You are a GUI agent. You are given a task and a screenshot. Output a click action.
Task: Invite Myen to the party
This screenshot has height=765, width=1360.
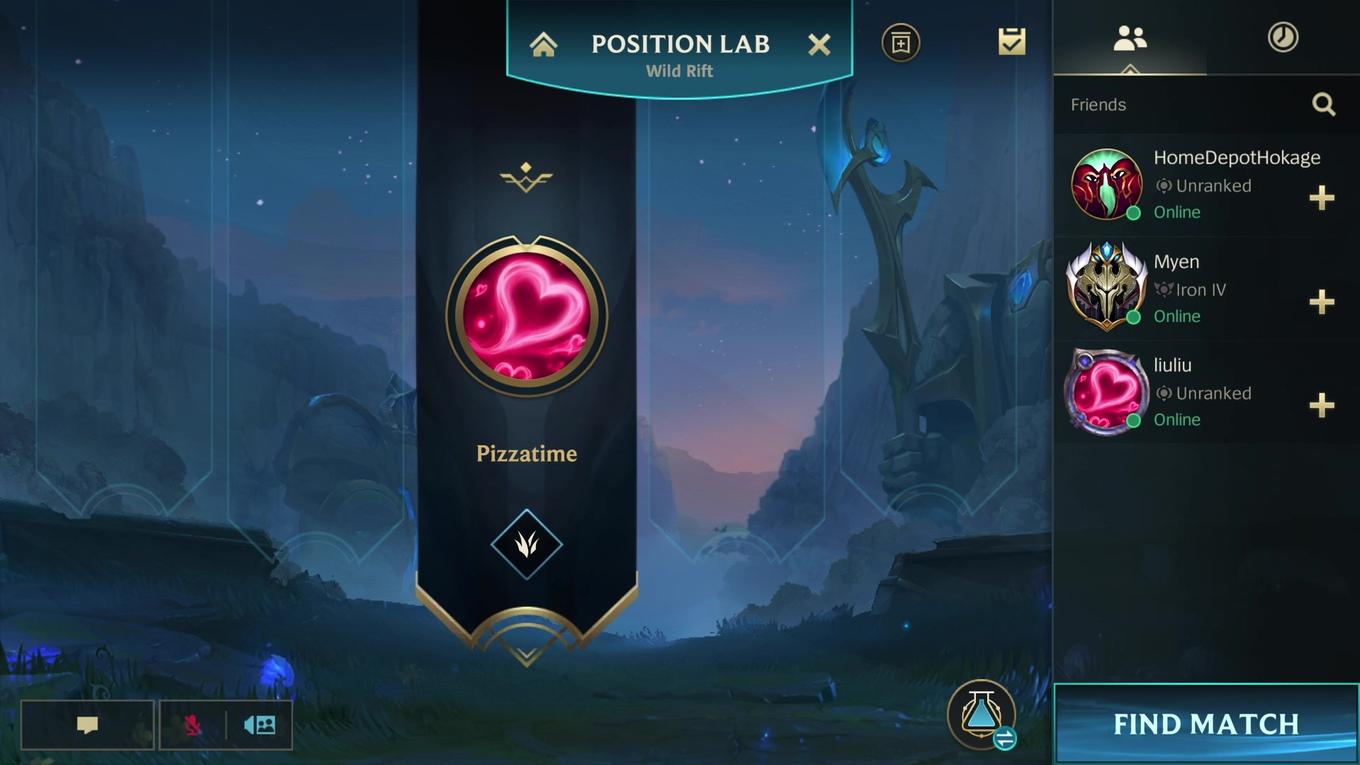(x=1322, y=302)
